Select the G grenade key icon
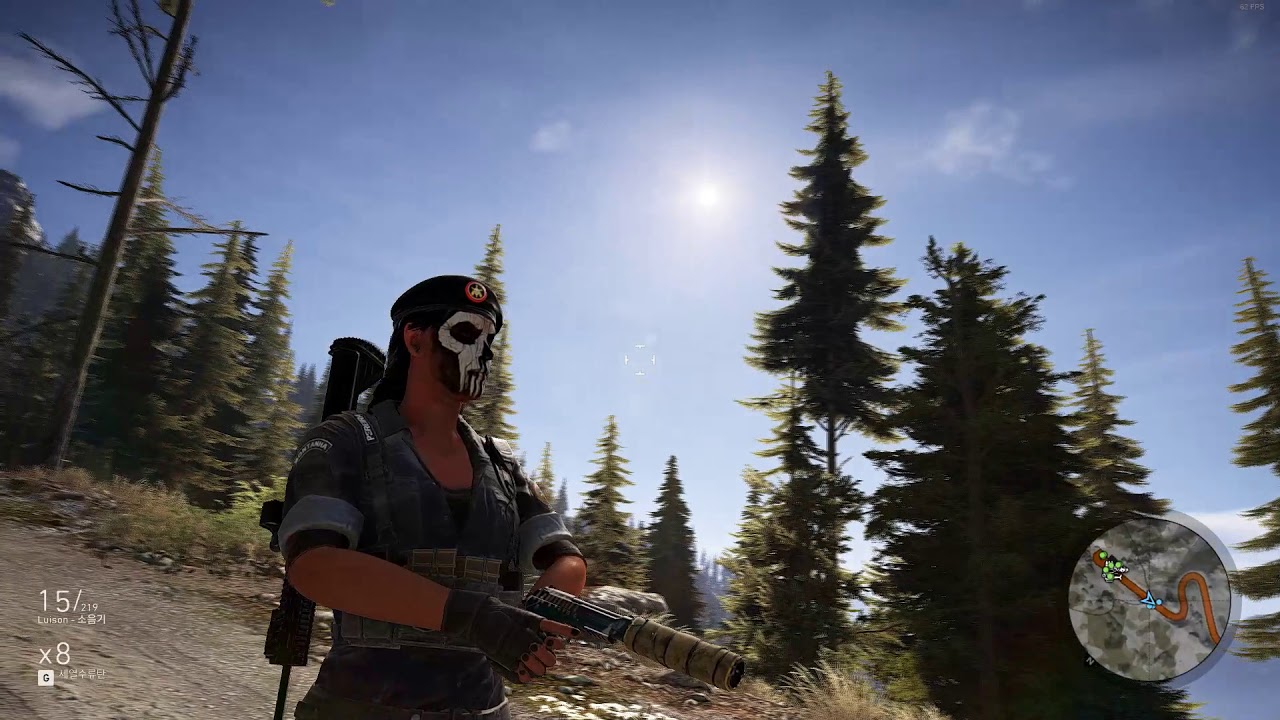The height and width of the screenshot is (720, 1280). [x=46, y=676]
